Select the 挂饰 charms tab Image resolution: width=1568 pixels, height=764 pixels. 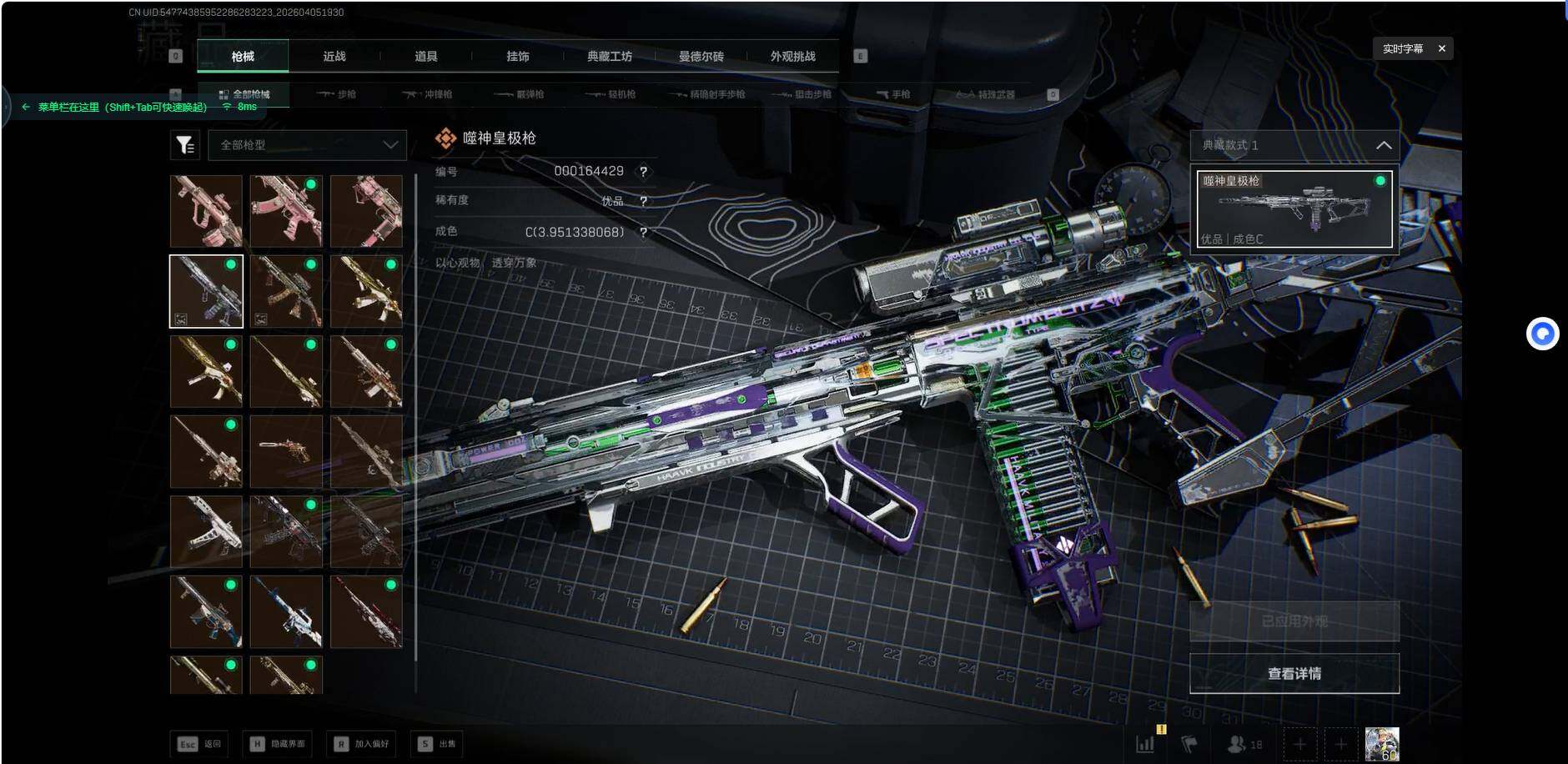point(518,57)
